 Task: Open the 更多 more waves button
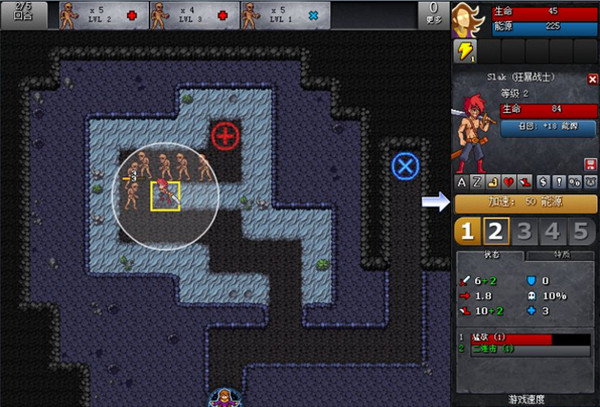coord(433,14)
